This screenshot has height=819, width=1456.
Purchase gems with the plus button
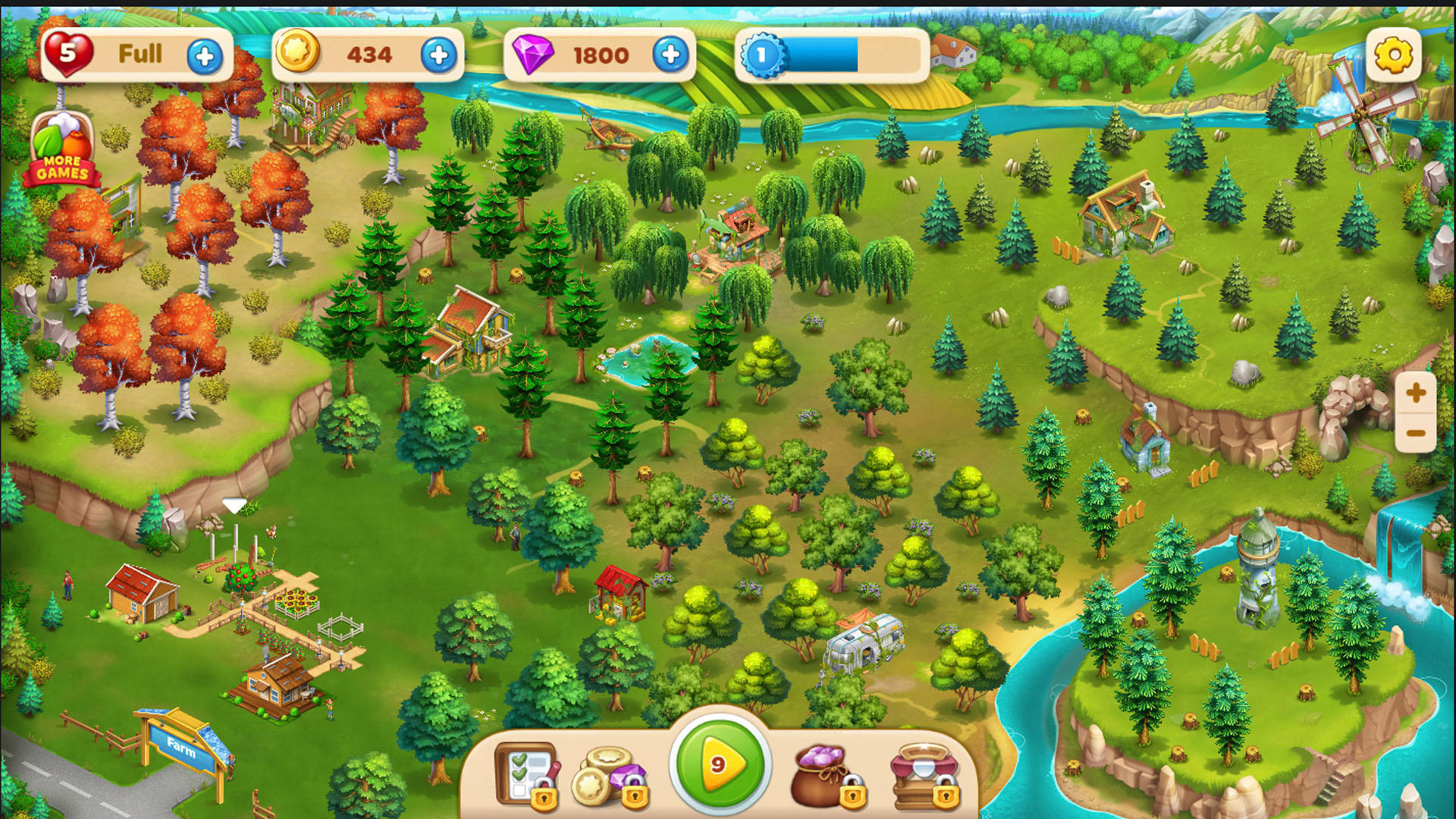(670, 54)
